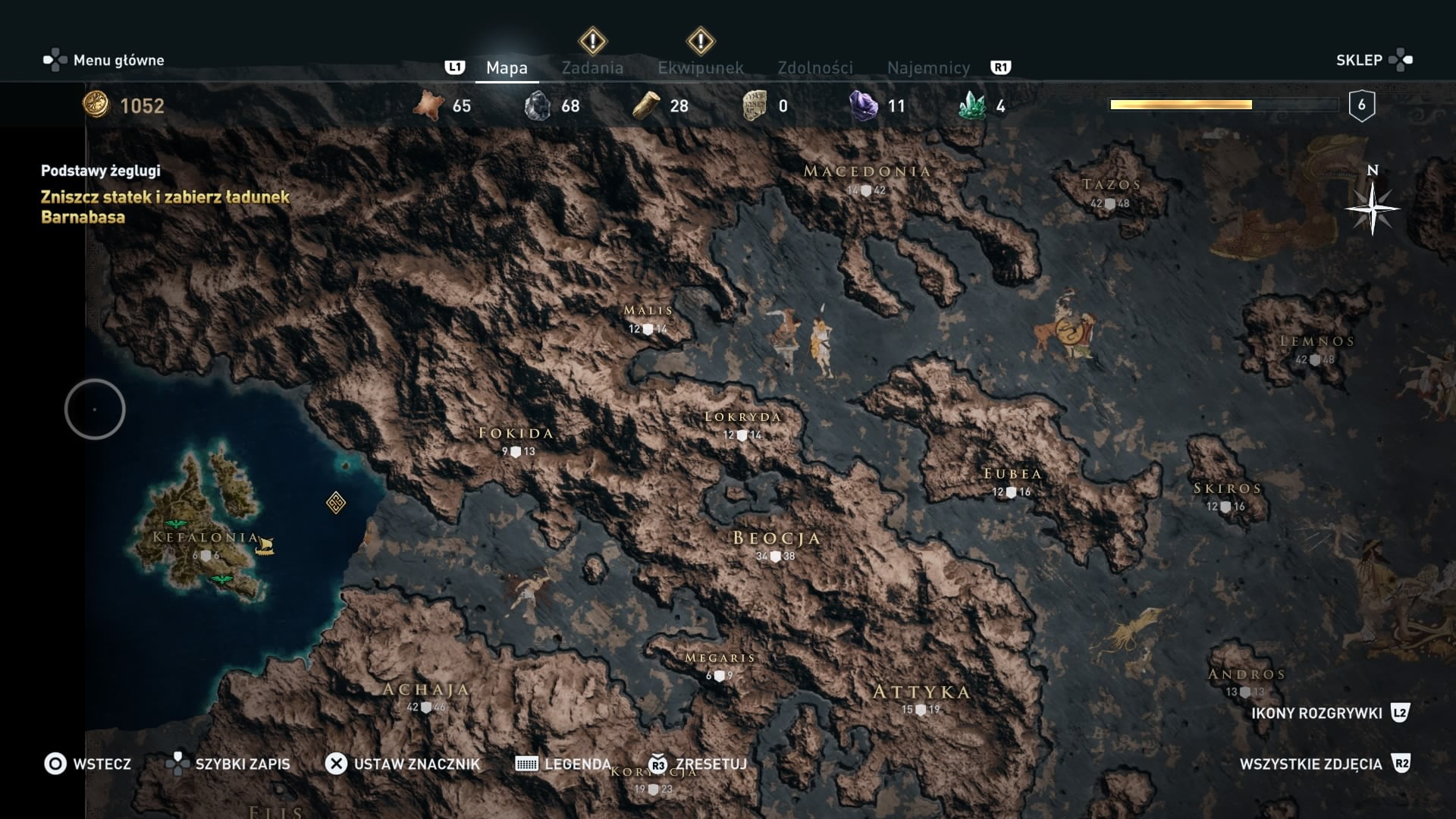Image resolution: width=1456 pixels, height=819 pixels.
Task: Go to the Najemnicy tab
Action: point(928,67)
